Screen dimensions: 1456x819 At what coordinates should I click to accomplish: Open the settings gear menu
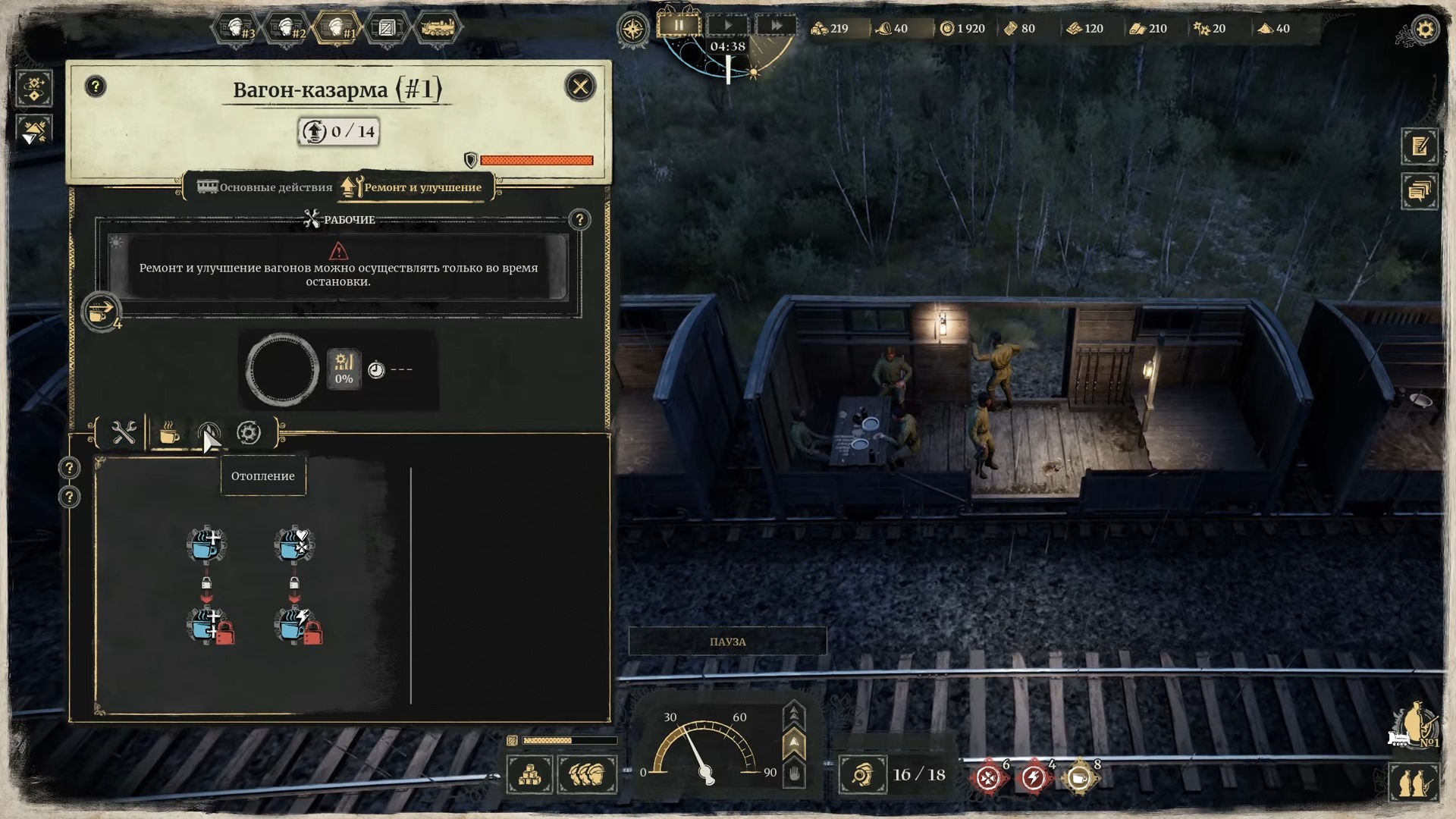click(x=1425, y=30)
